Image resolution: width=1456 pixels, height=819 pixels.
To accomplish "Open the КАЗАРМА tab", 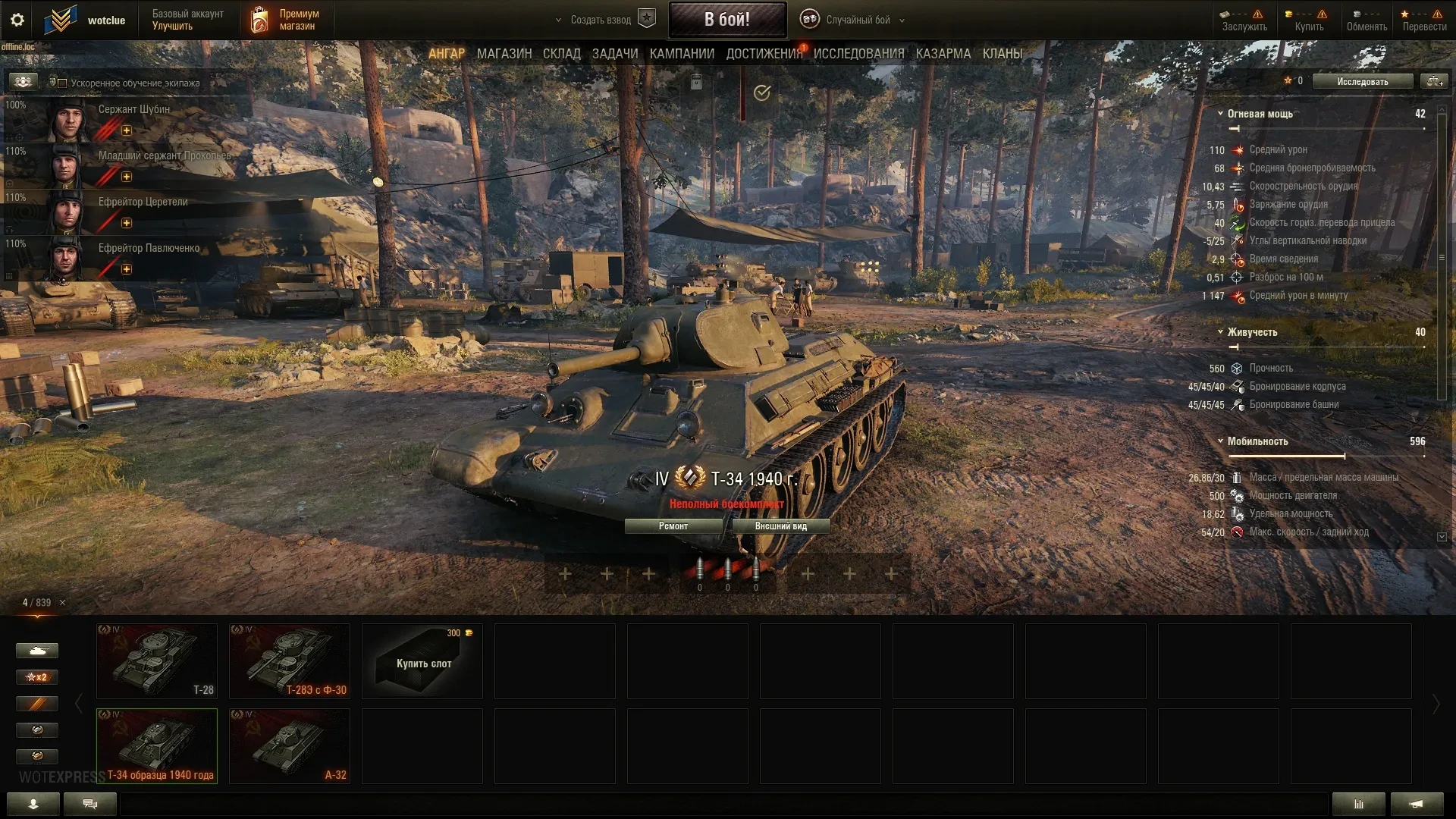I will tap(943, 54).
